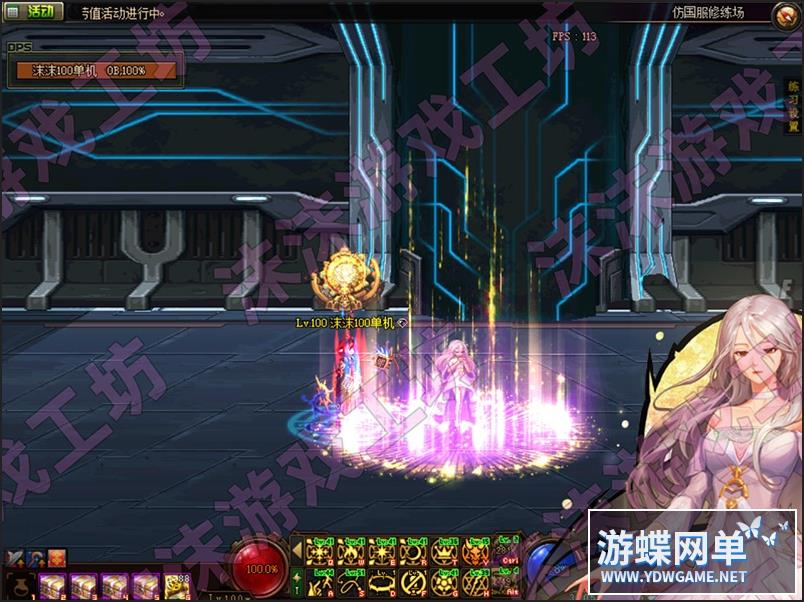This screenshot has width=804, height=602.
Task: Activate the circular skill bound to F
Action: coord(411,581)
